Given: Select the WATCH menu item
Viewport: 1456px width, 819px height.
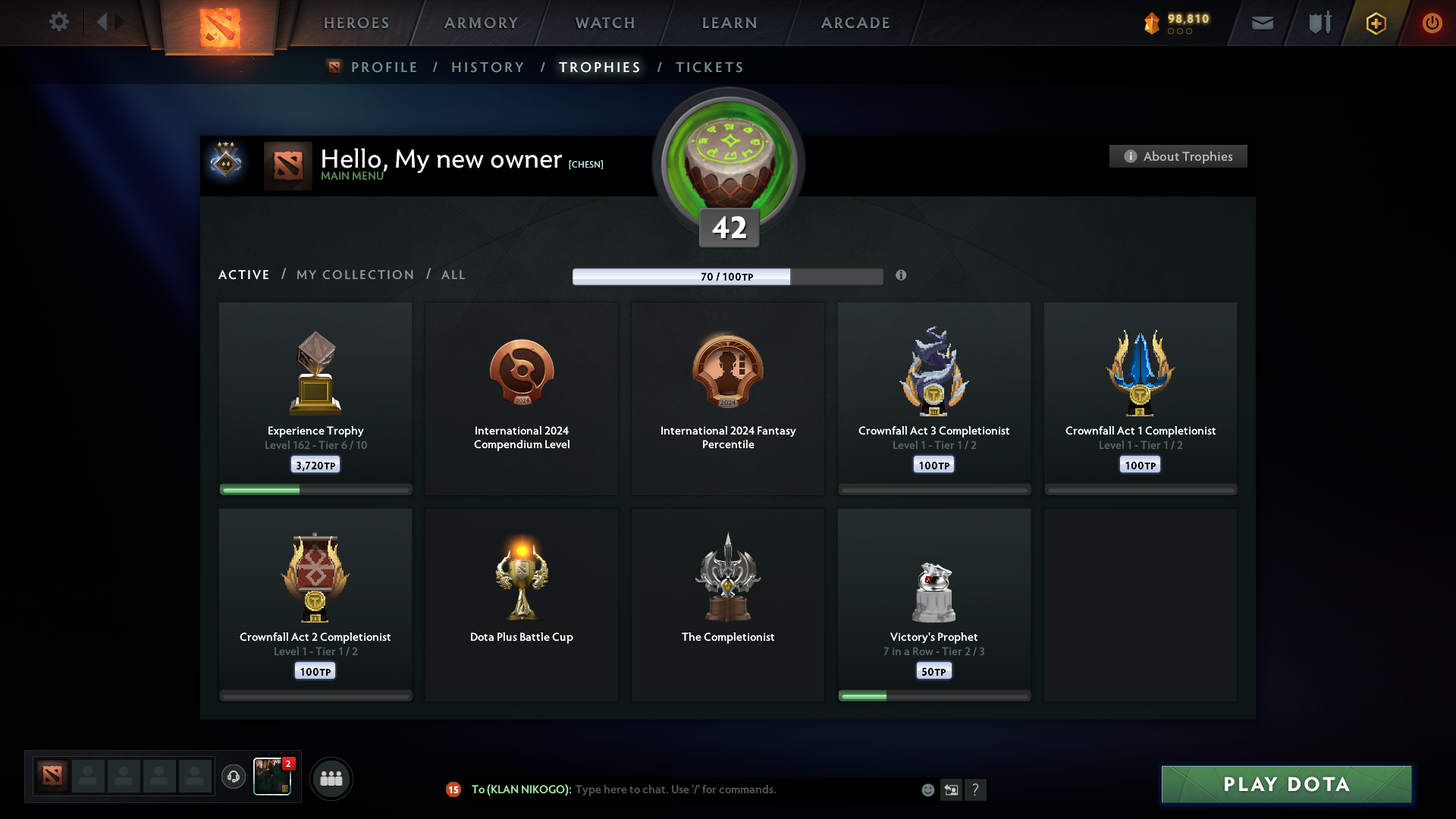Looking at the screenshot, I should click(x=604, y=23).
